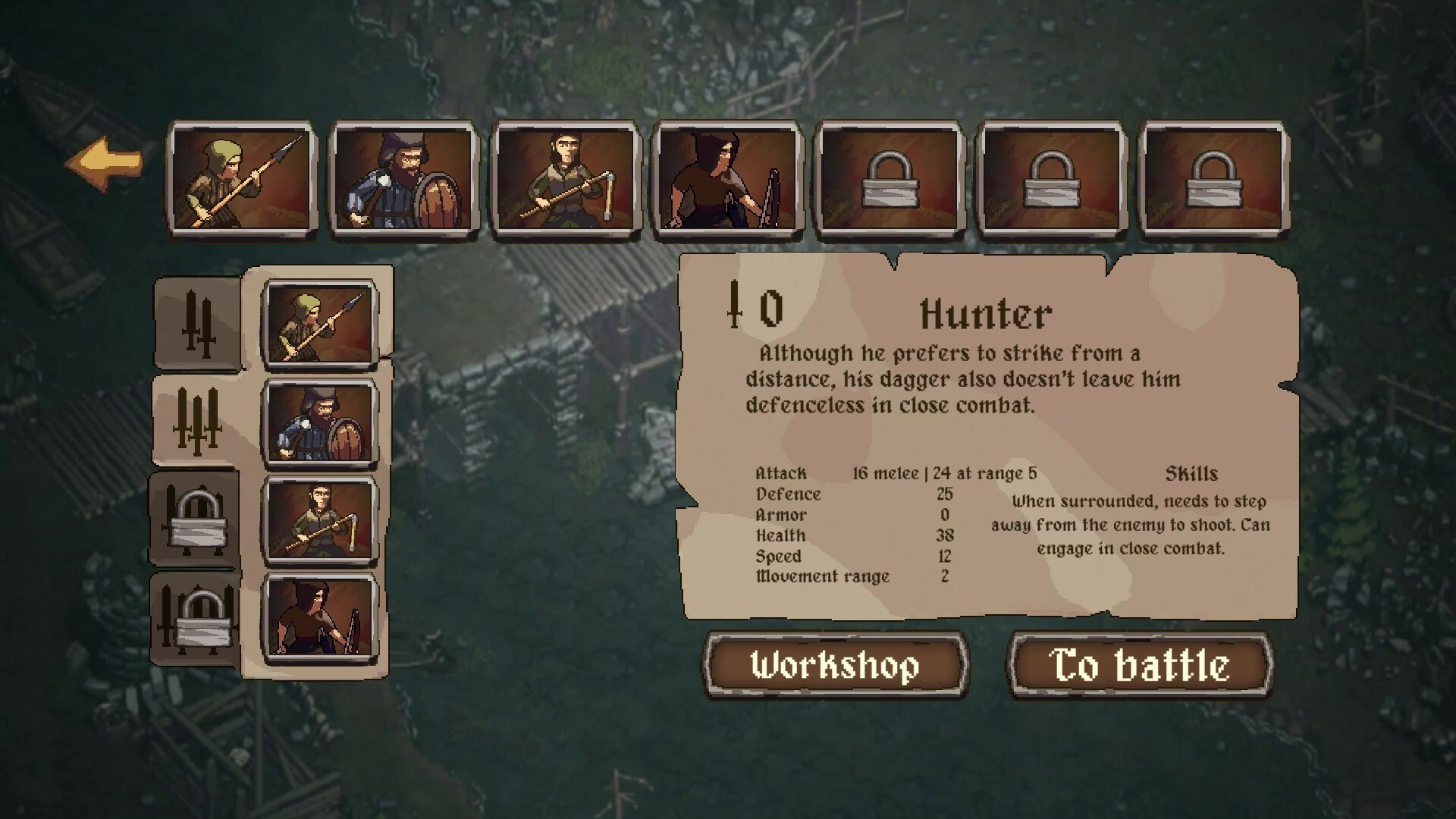Select the axe-and-shield warrior in the top row
The width and height of the screenshot is (1456, 819).
point(403,180)
